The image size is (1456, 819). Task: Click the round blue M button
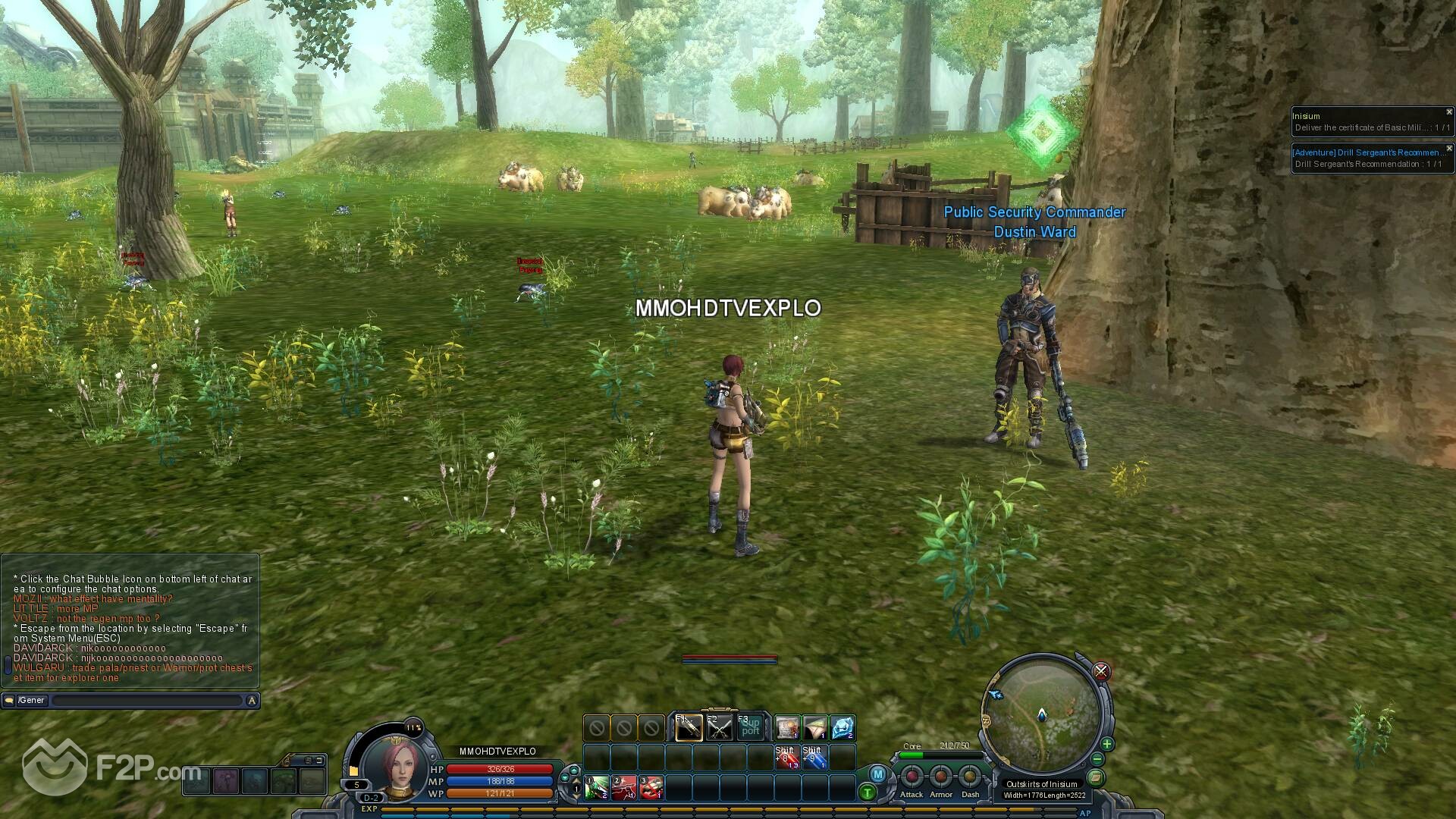(877, 774)
